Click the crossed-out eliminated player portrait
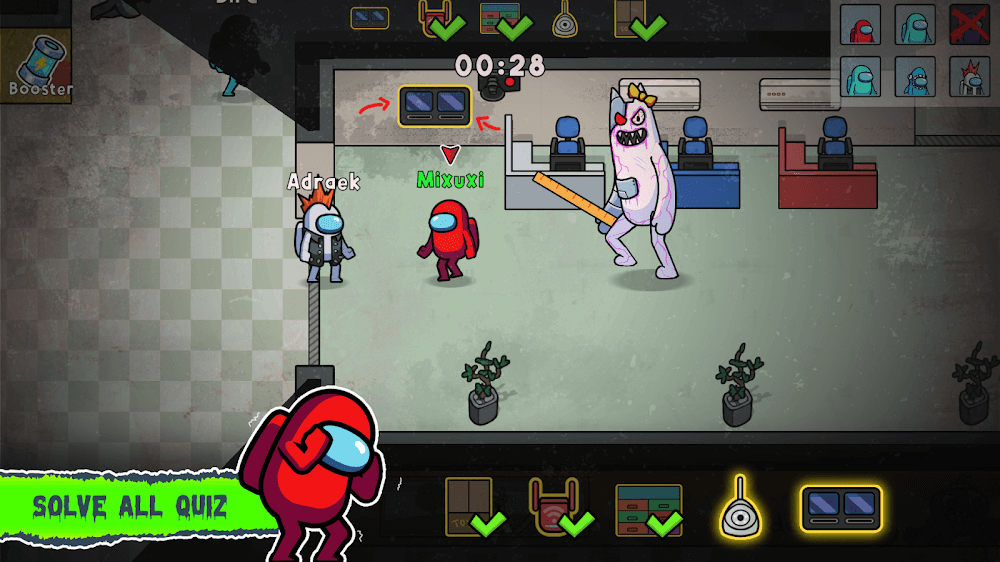The height and width of the screenshot is (562, 1000). point(969,25)
